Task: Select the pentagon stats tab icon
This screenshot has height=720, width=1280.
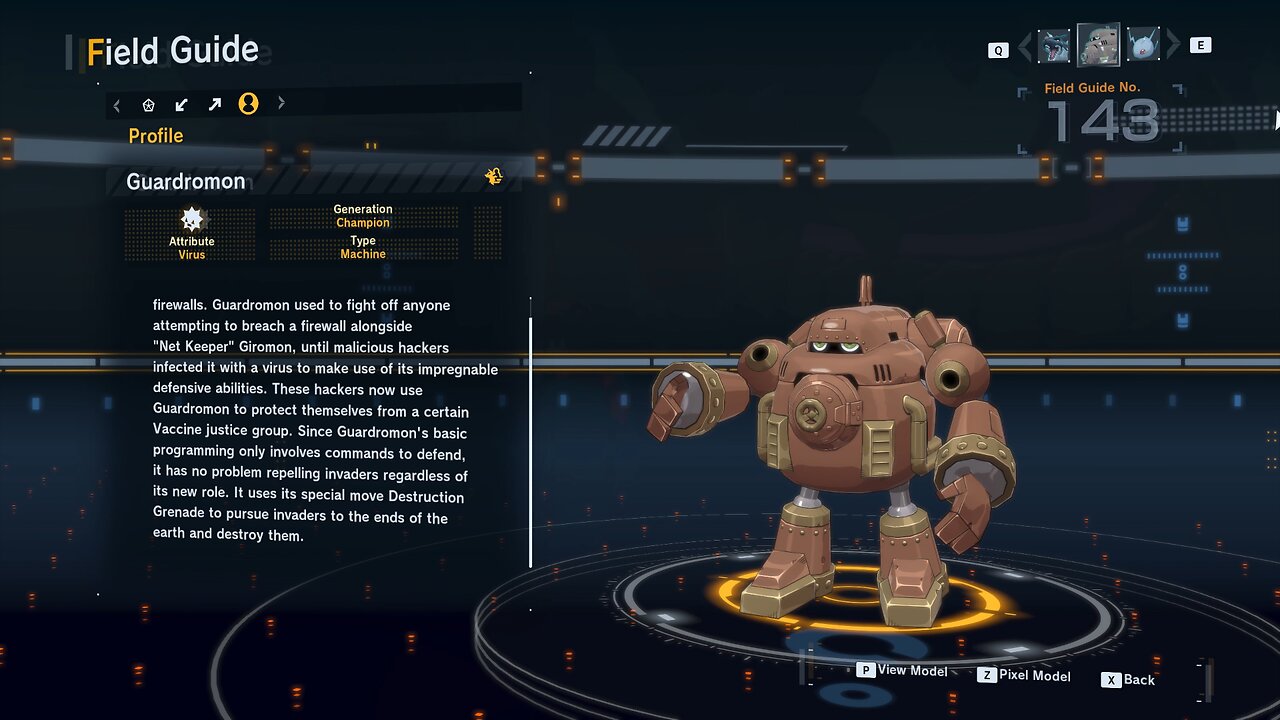Action: tap(149, 104)
